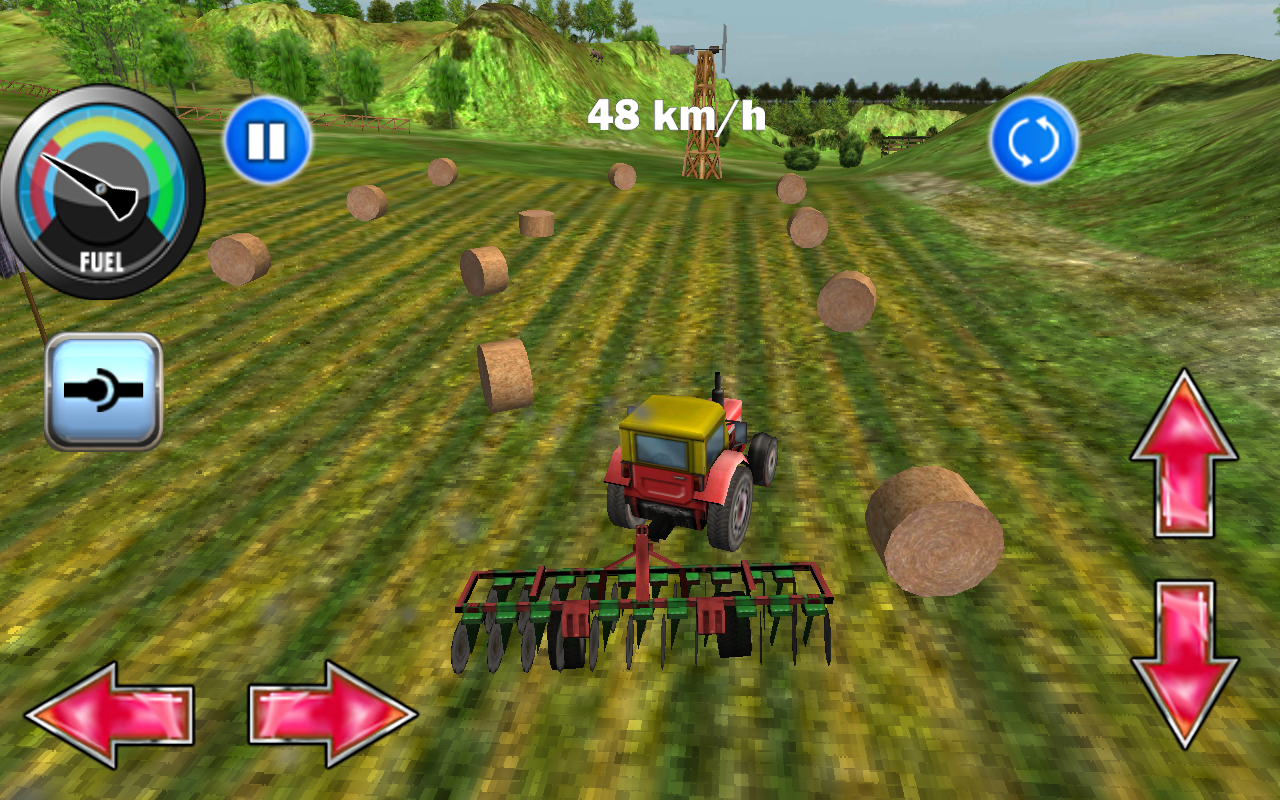Accelerate with the up arrow control
Screen dimensions: 1280x800
tap(1185, 450)
